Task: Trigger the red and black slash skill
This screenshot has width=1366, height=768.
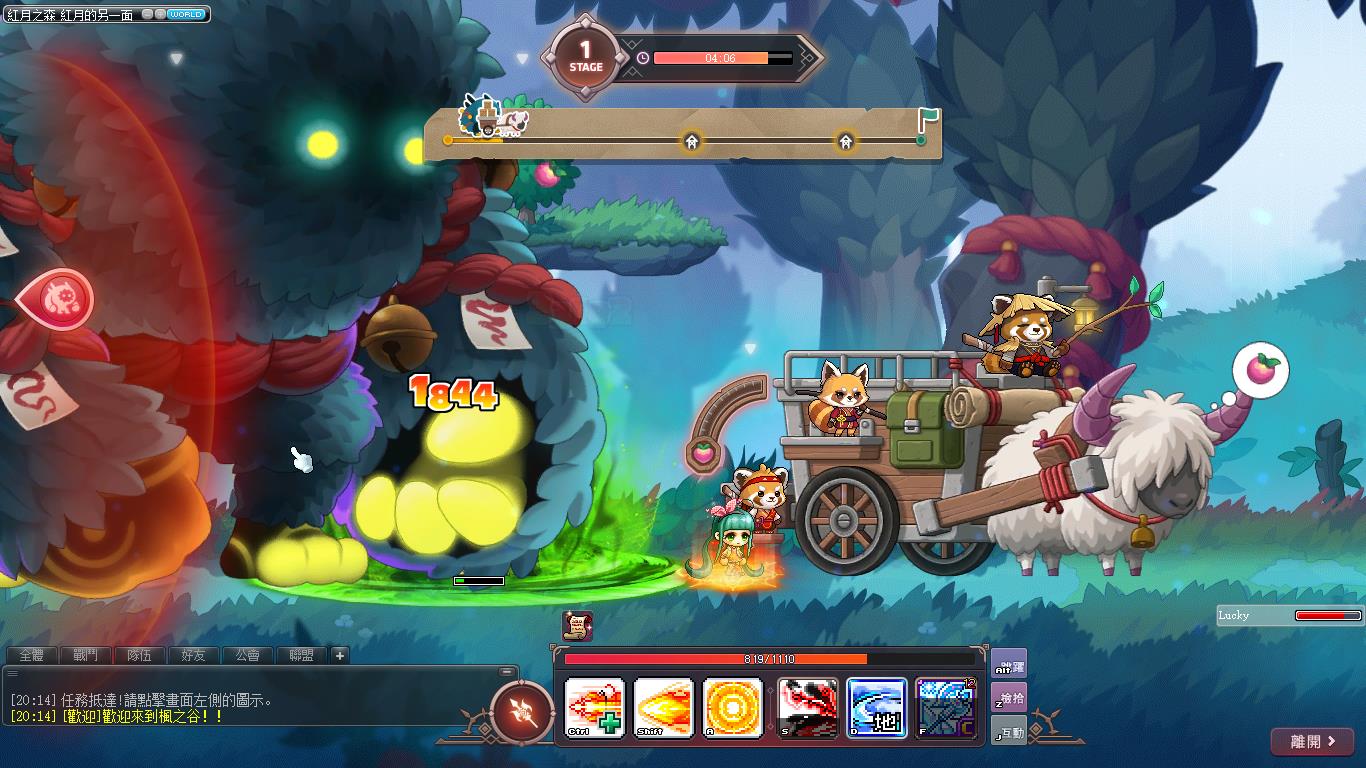Action: (808, 708)
